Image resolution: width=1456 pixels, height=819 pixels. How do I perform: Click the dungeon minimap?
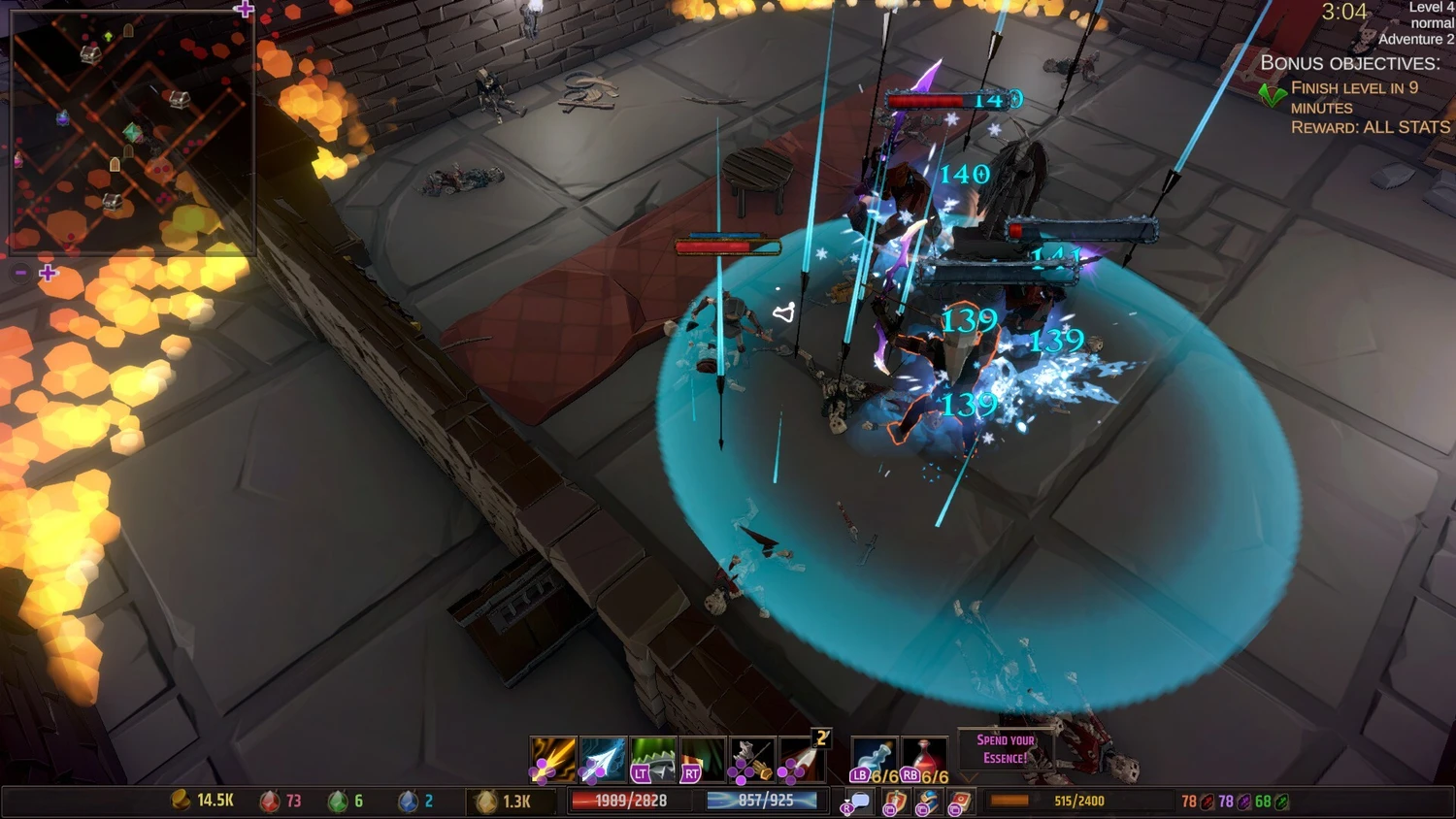tap(131, 131)
